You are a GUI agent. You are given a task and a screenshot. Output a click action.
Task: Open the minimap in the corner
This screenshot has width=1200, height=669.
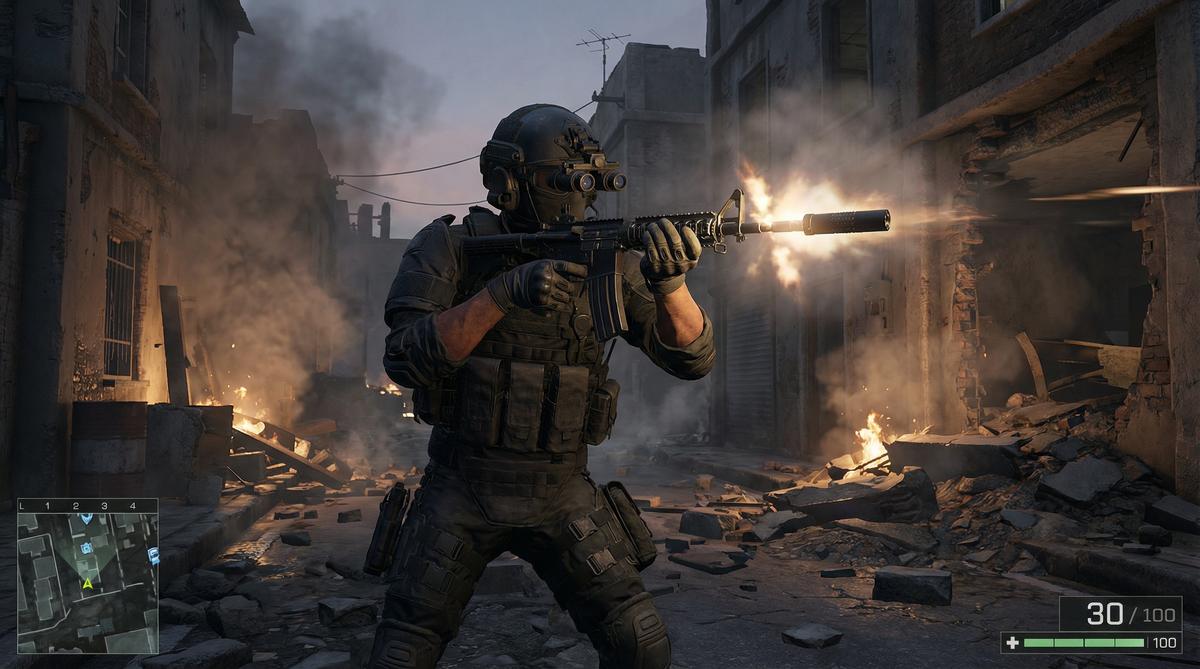[x=88, y=577]
